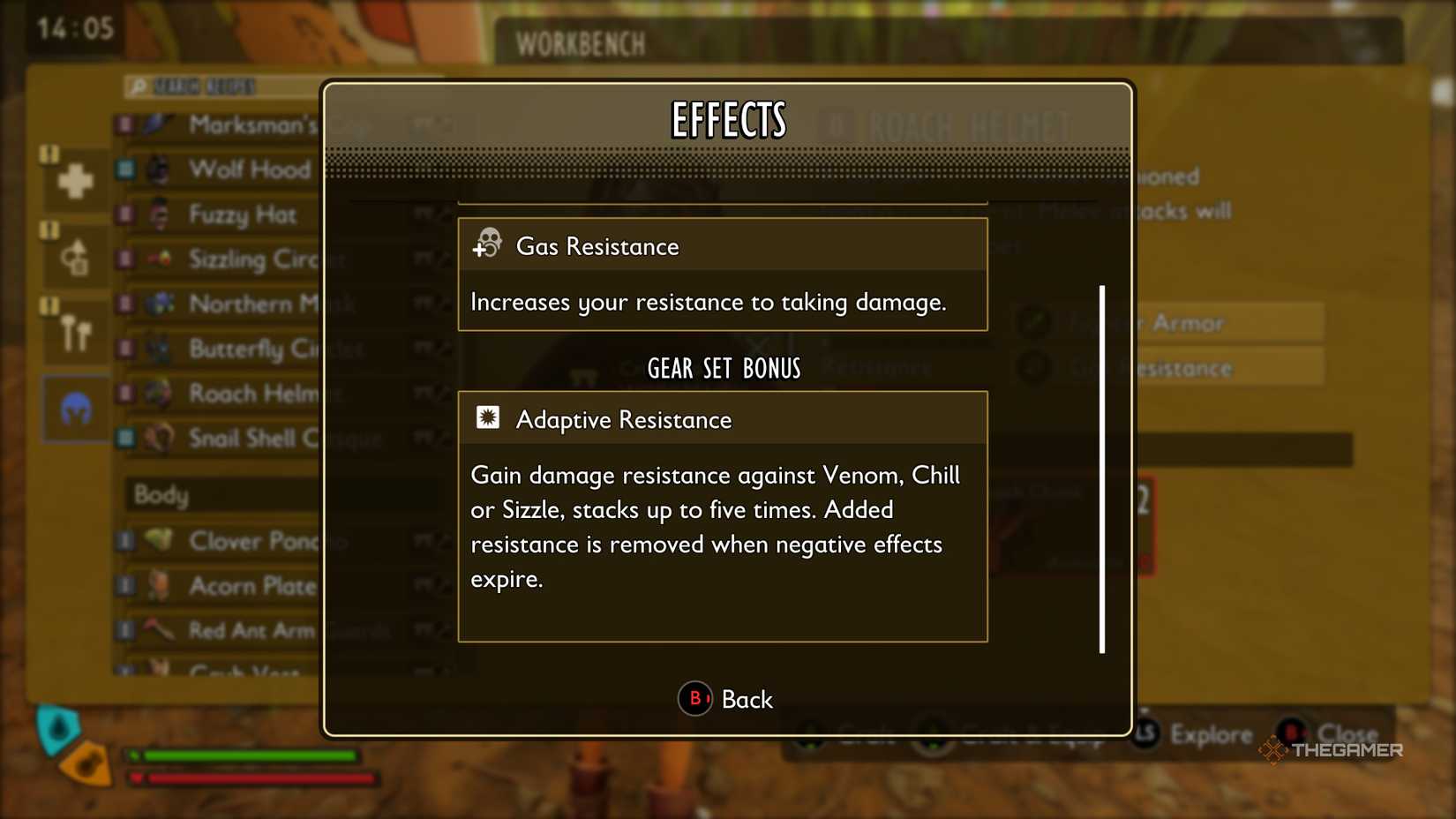This screenshot has height=819, width=1456.
Task: Select the Acorn Plate list entry
Action: [251, 586]
